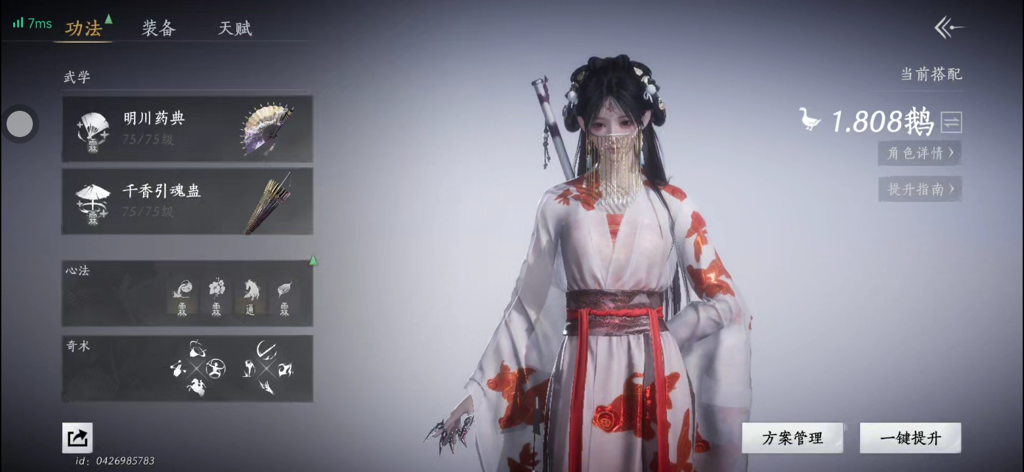Open the 天赋 tab
This screenshot has height=472, width=1024.
click(235, 28)
